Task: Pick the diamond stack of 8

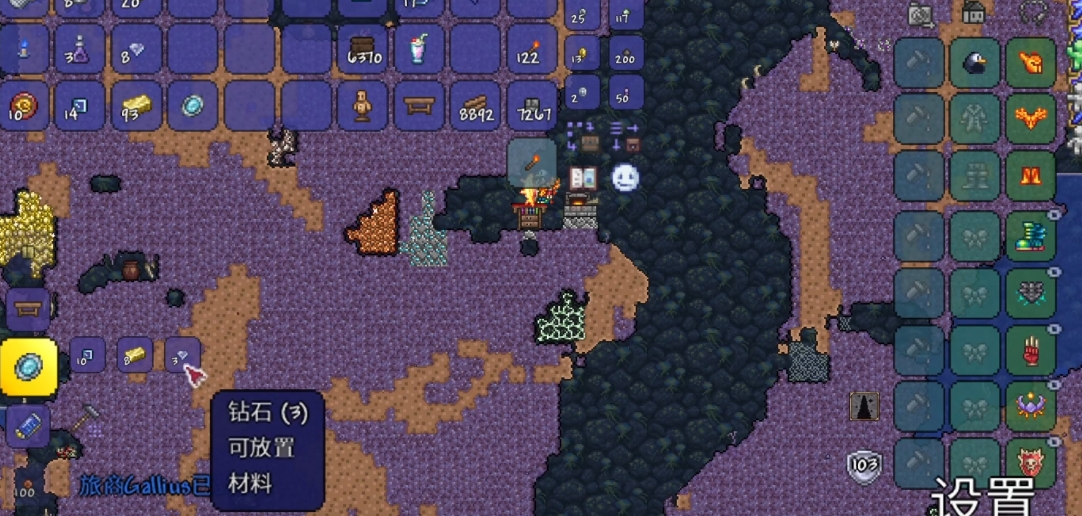Action: (136, 48)
